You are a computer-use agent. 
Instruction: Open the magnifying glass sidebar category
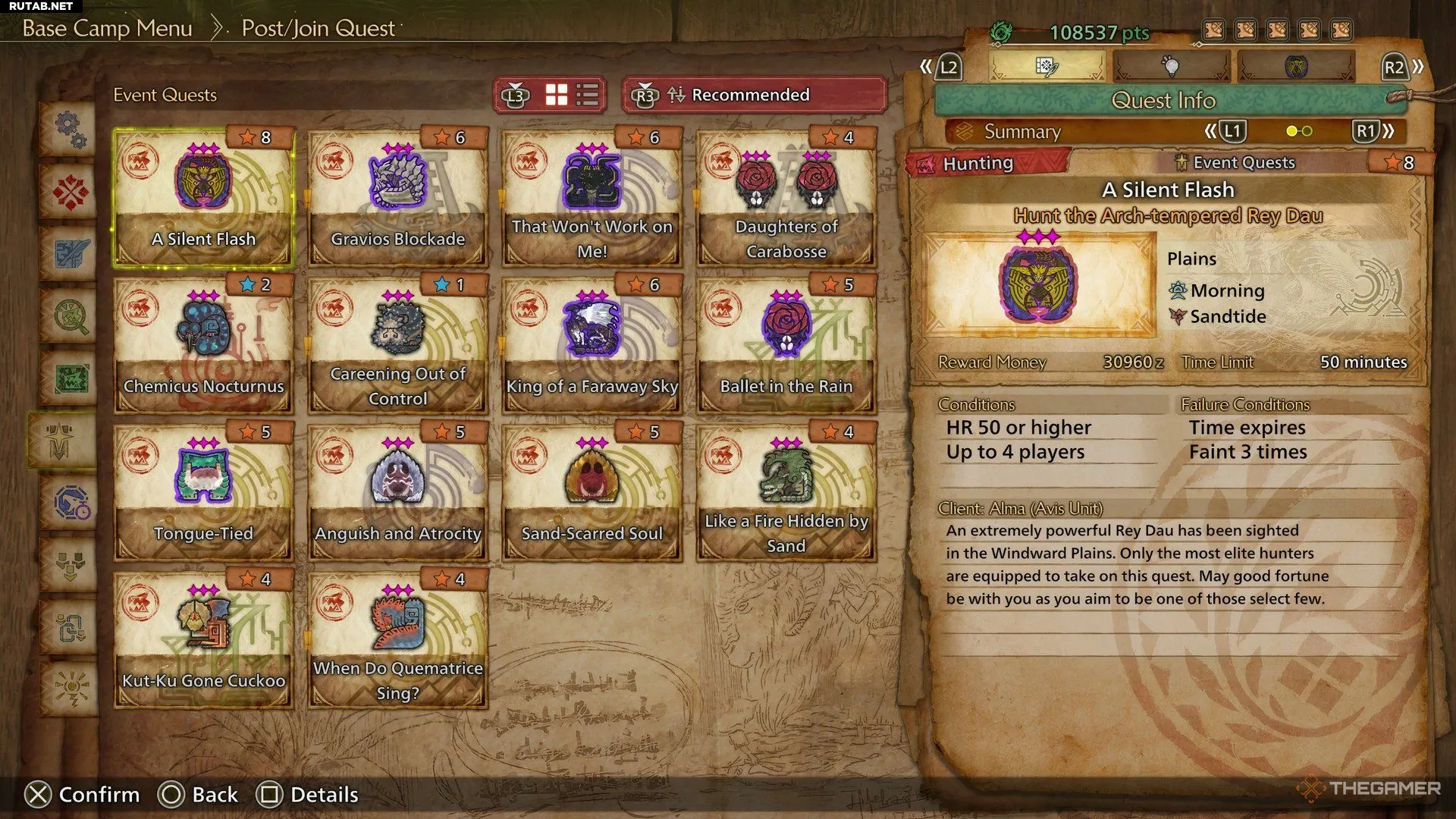point(70,315)
